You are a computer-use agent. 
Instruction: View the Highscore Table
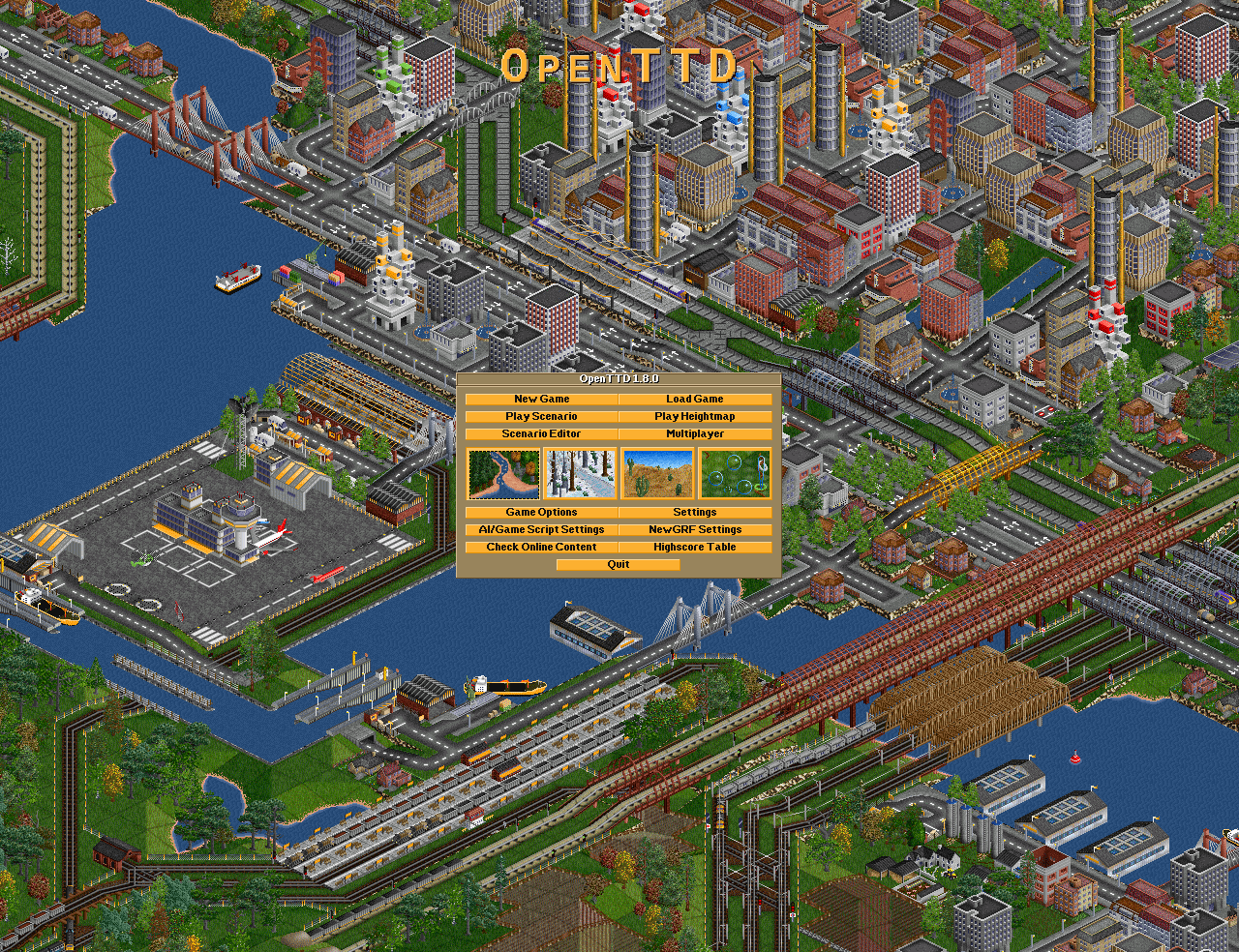(695, 547)
